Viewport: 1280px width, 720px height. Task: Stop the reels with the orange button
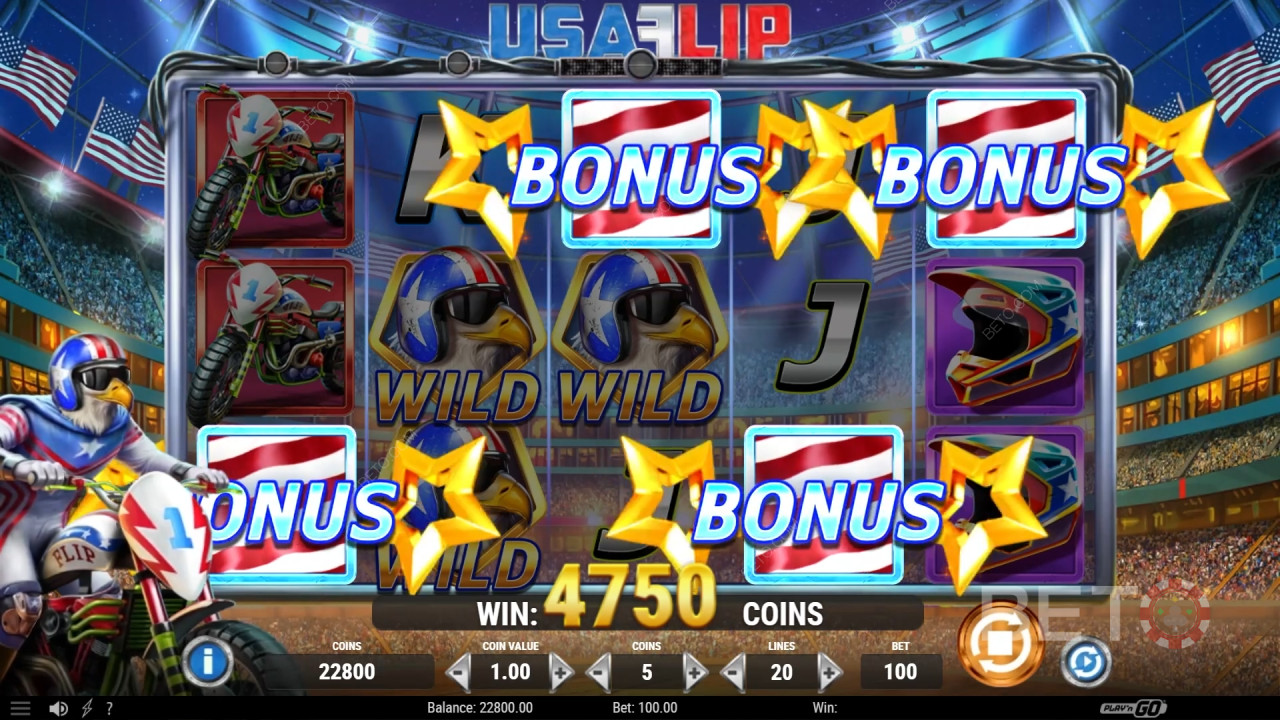1001,642
